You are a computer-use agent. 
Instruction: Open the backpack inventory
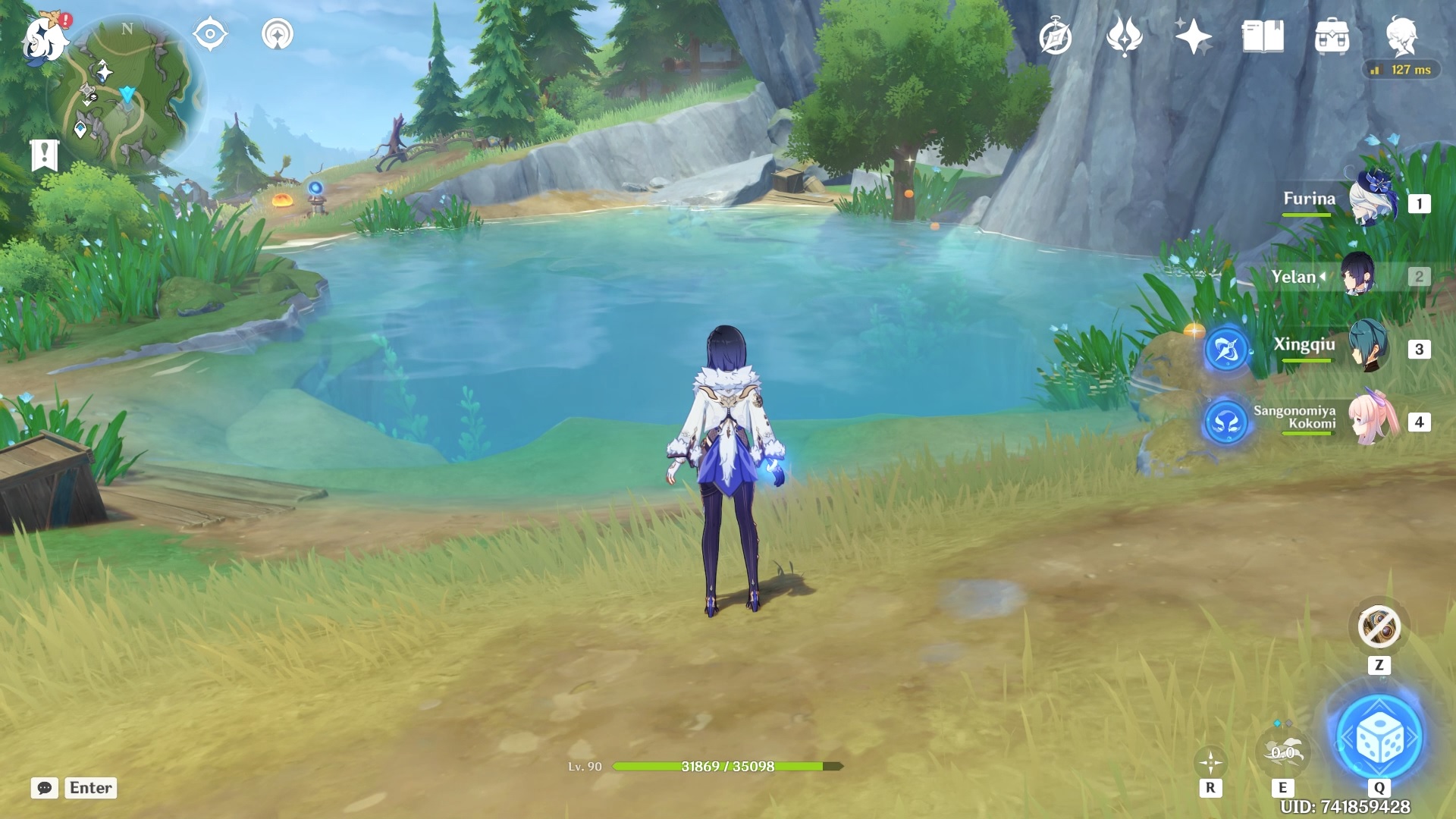pos(1332,37)
